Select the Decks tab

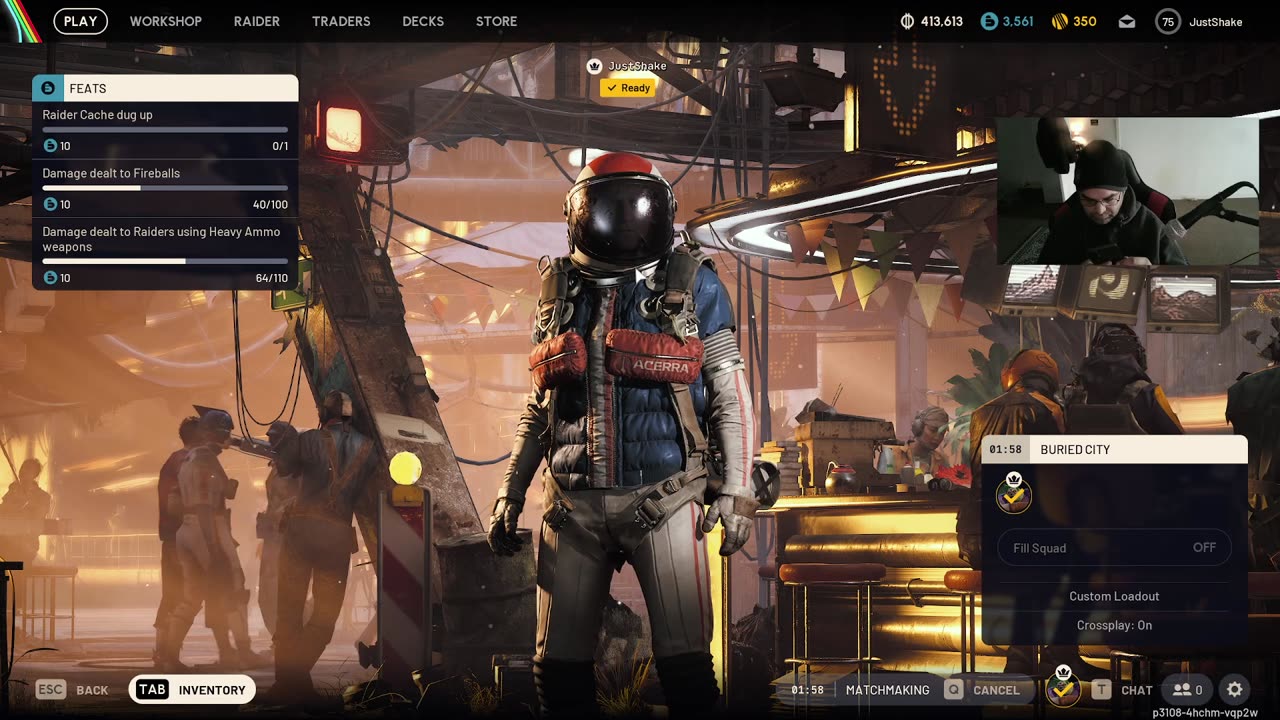coord(423,21)
